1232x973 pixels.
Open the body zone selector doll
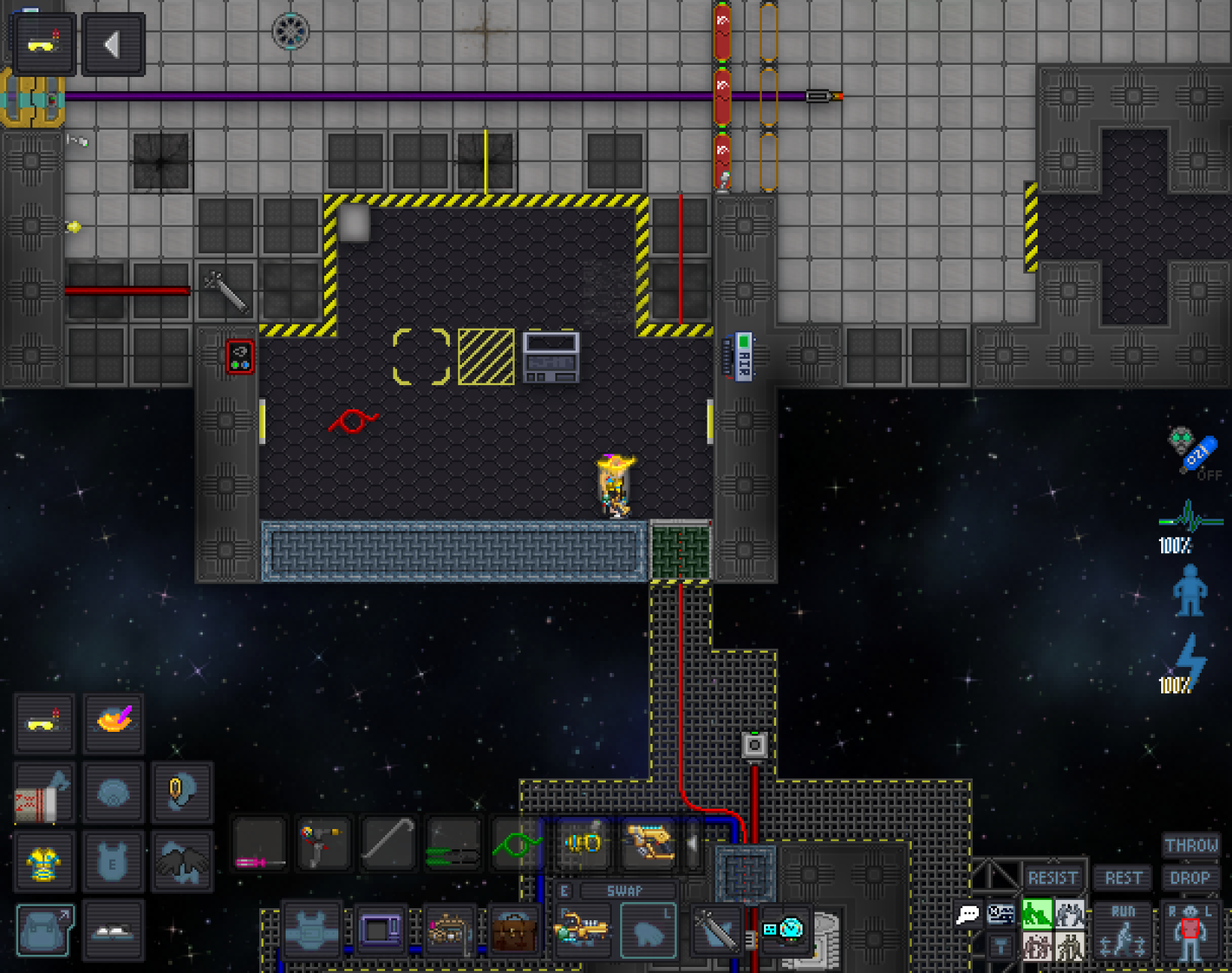(x=1190, y=932)
